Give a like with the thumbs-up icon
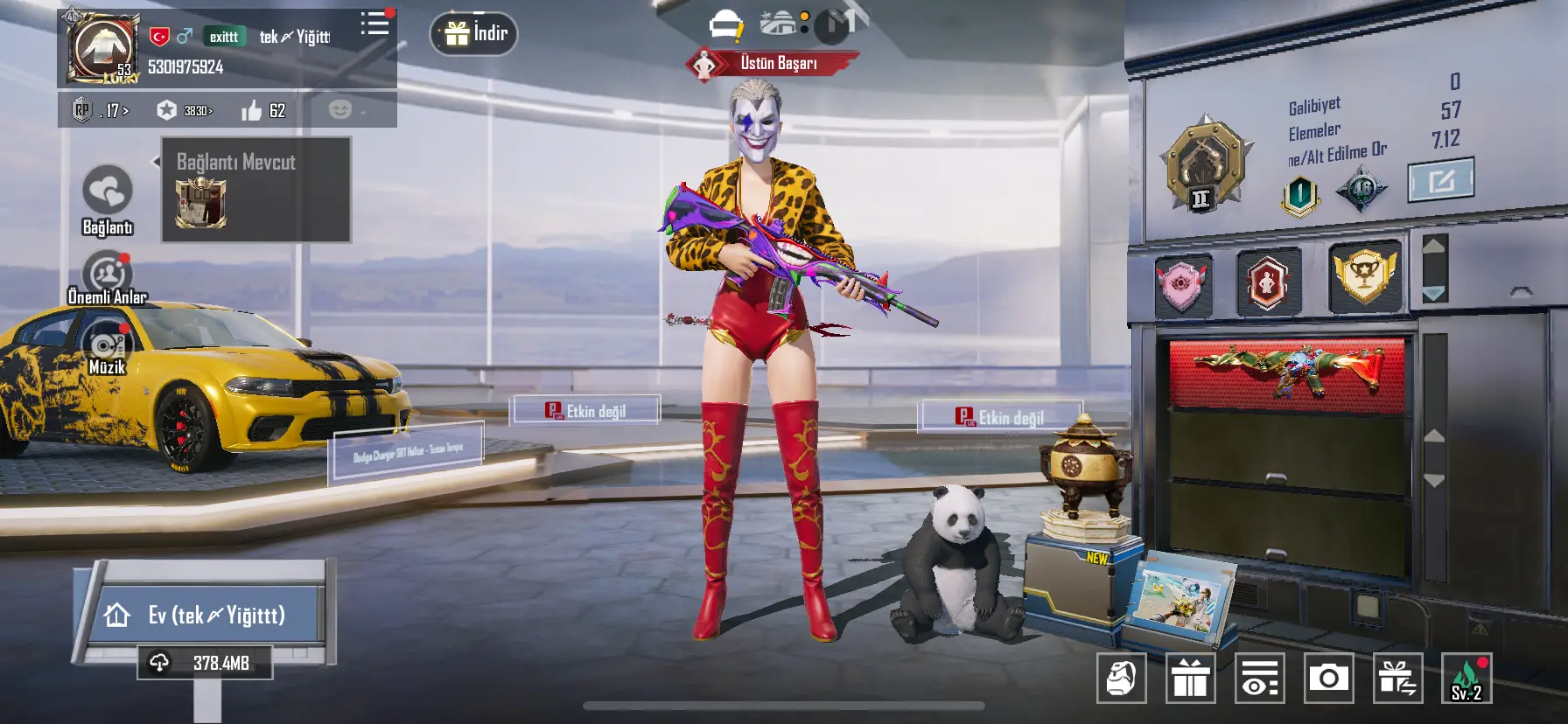Screen dimensions: 1568x724 pyautogui.click(x=252, y=111)
